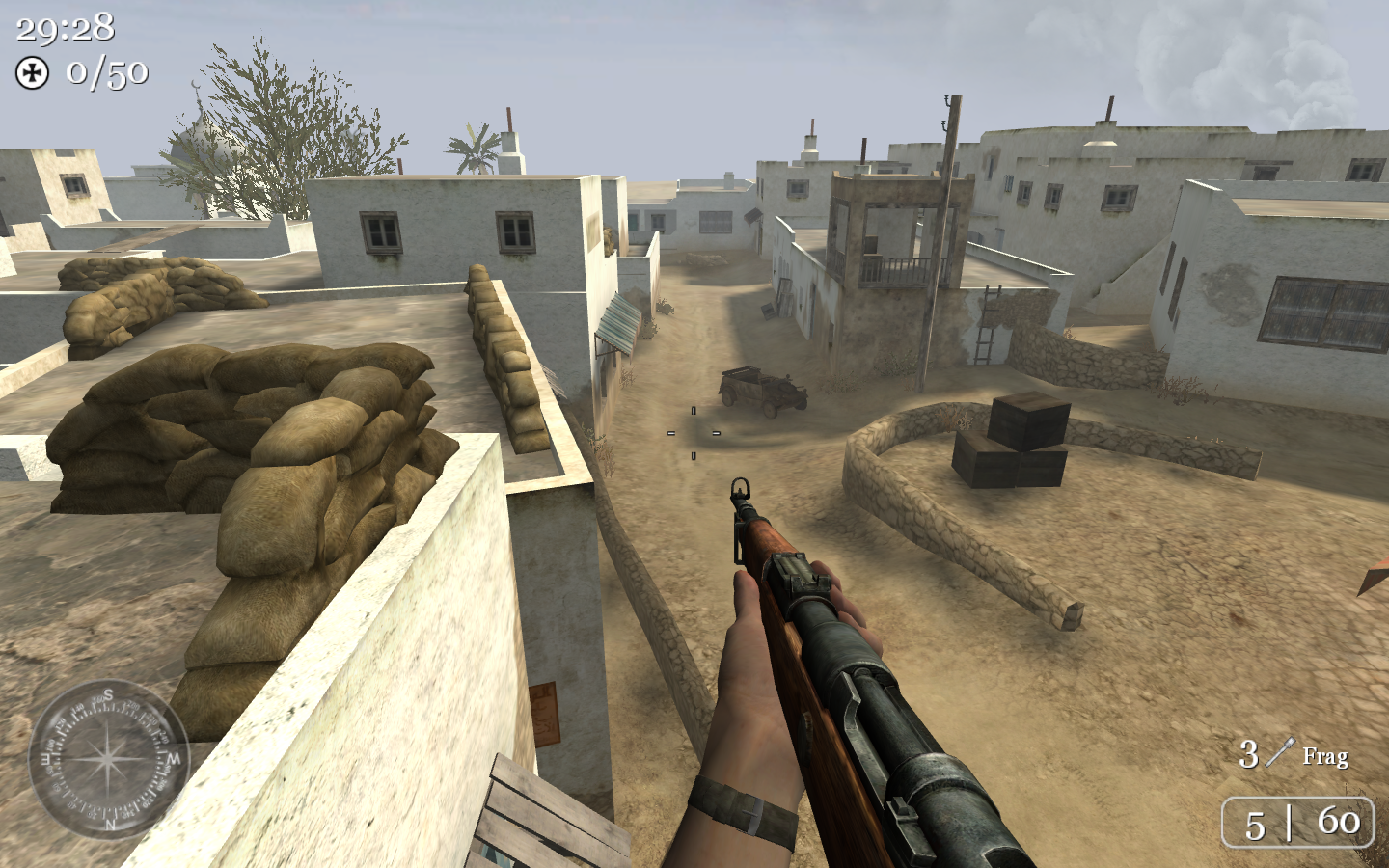This screenshot has height=868, width=1389.
Task: Click the S marker on the compass
Action: (109, 695)
